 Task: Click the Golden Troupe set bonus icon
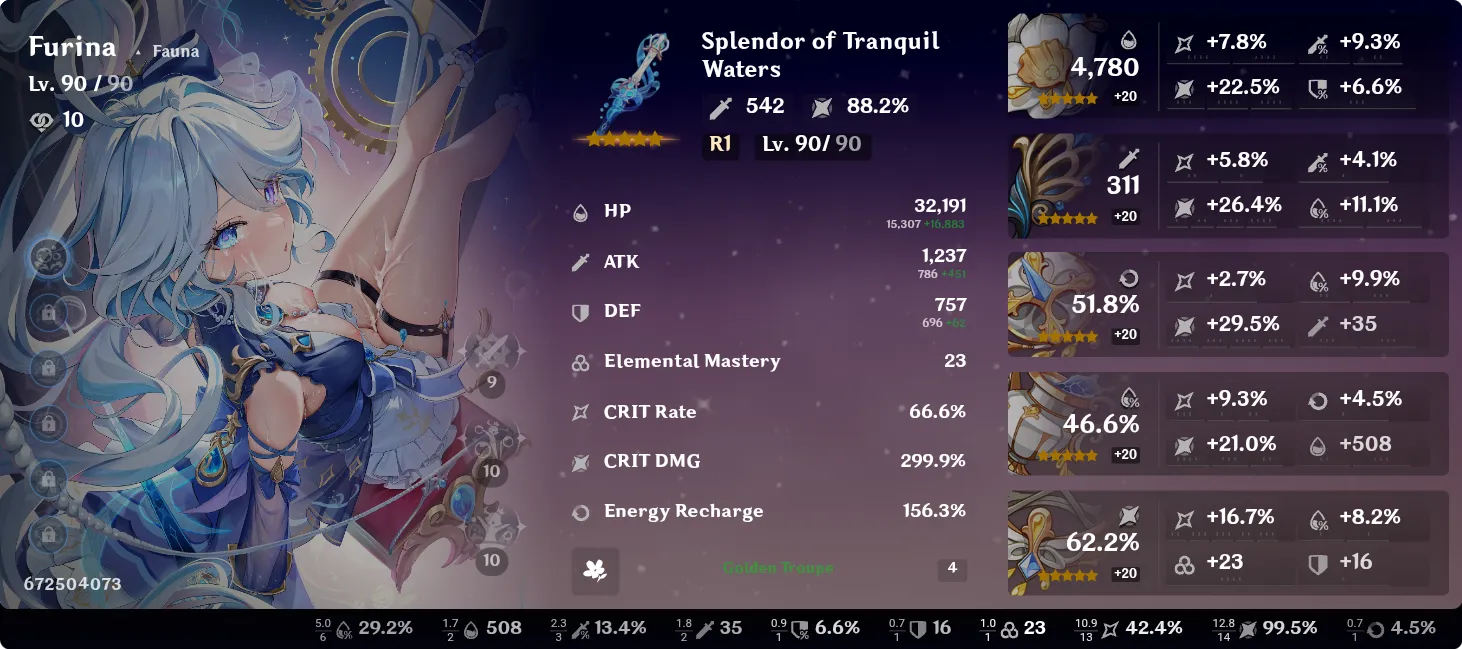[595, 570]
